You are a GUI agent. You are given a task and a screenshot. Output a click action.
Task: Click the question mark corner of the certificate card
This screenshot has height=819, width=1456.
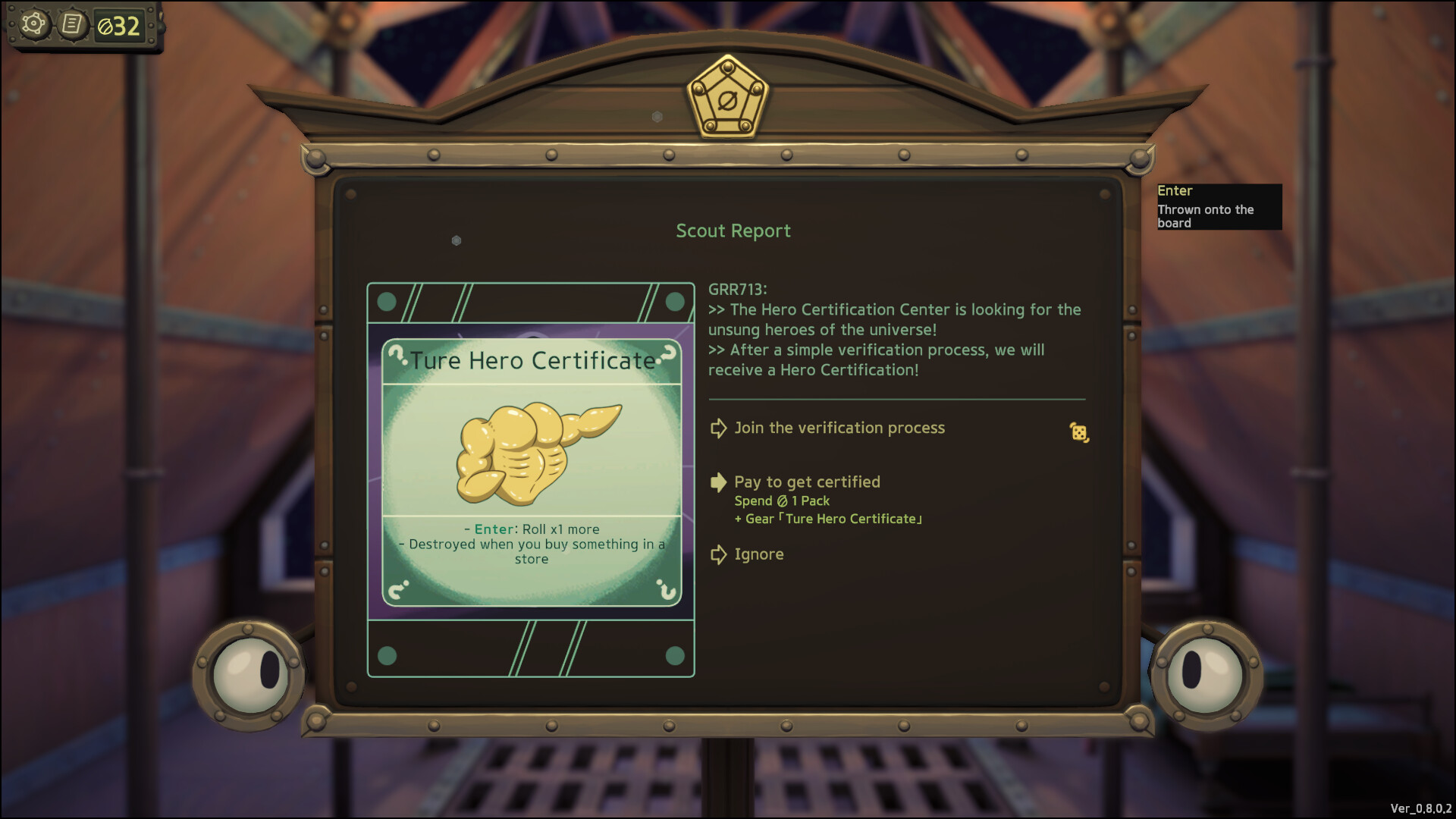[x=400, y=355]
